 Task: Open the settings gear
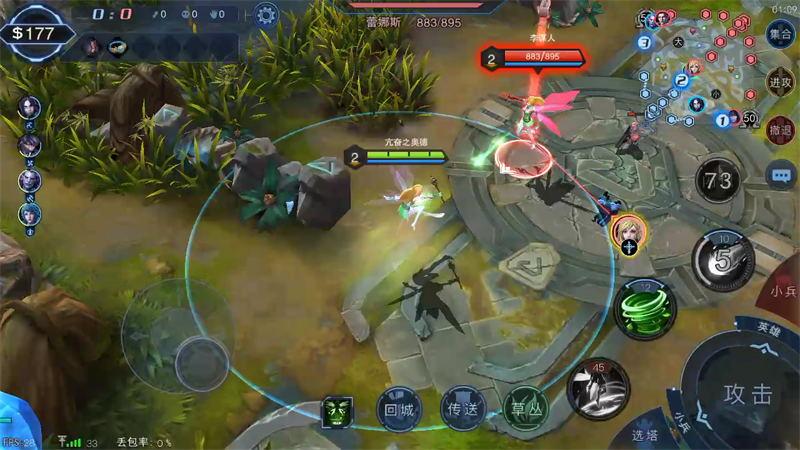265,14
